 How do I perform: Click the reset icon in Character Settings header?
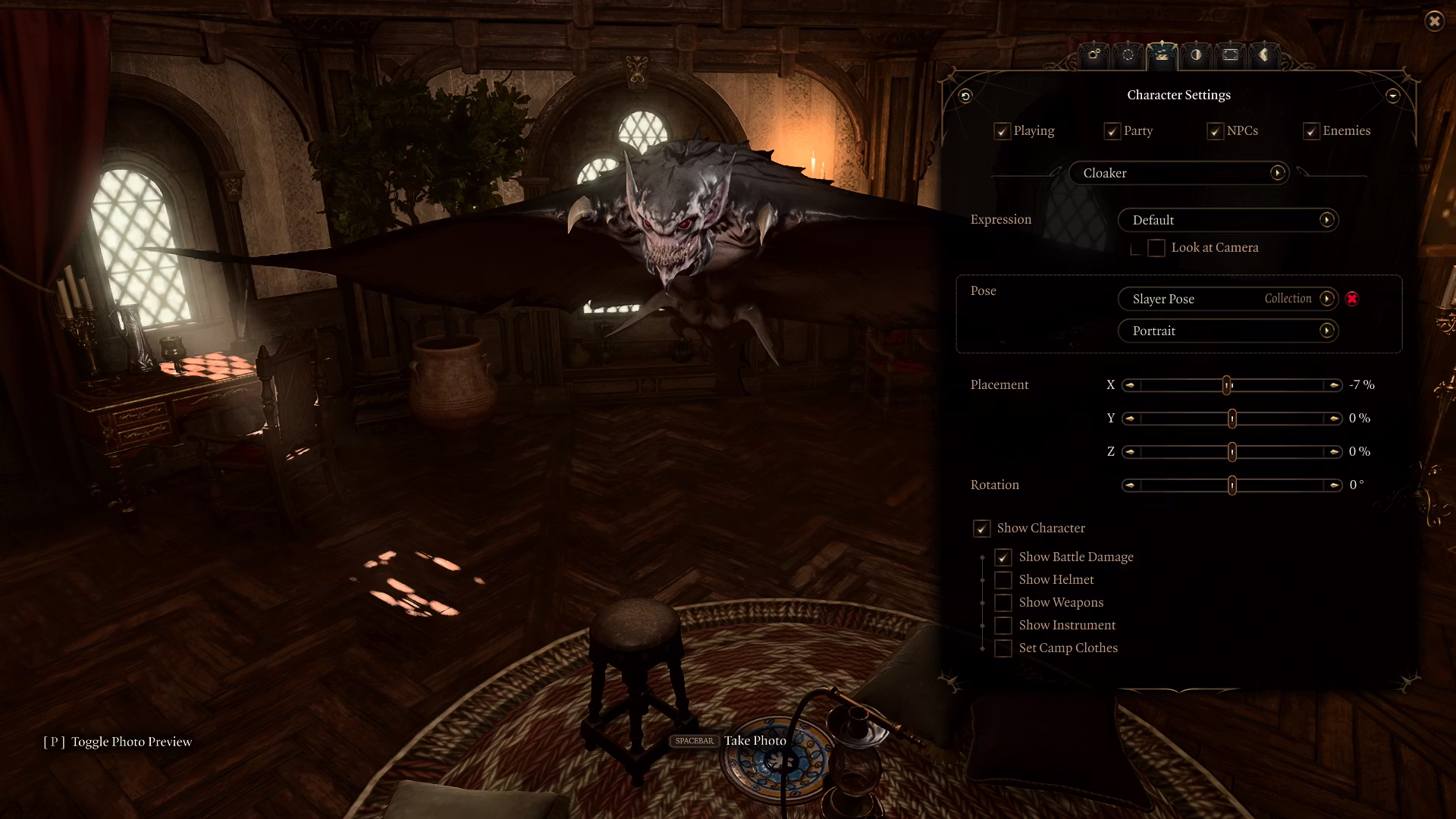(965, 96)
